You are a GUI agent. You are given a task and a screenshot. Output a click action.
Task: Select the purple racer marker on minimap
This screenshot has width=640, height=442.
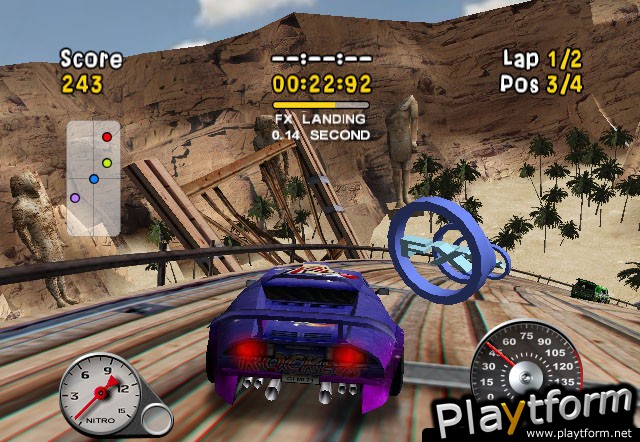point(75,198)
